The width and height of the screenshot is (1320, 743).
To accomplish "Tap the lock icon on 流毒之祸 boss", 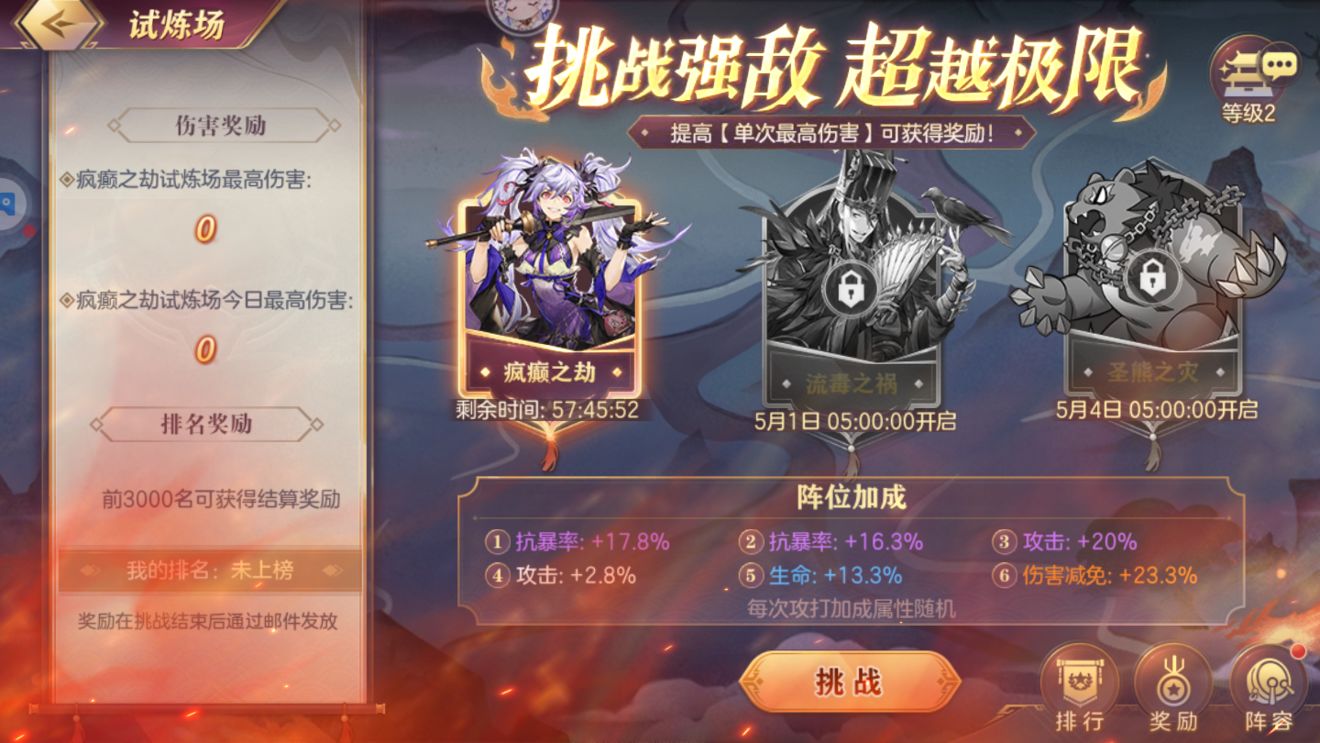I will 852,288.
